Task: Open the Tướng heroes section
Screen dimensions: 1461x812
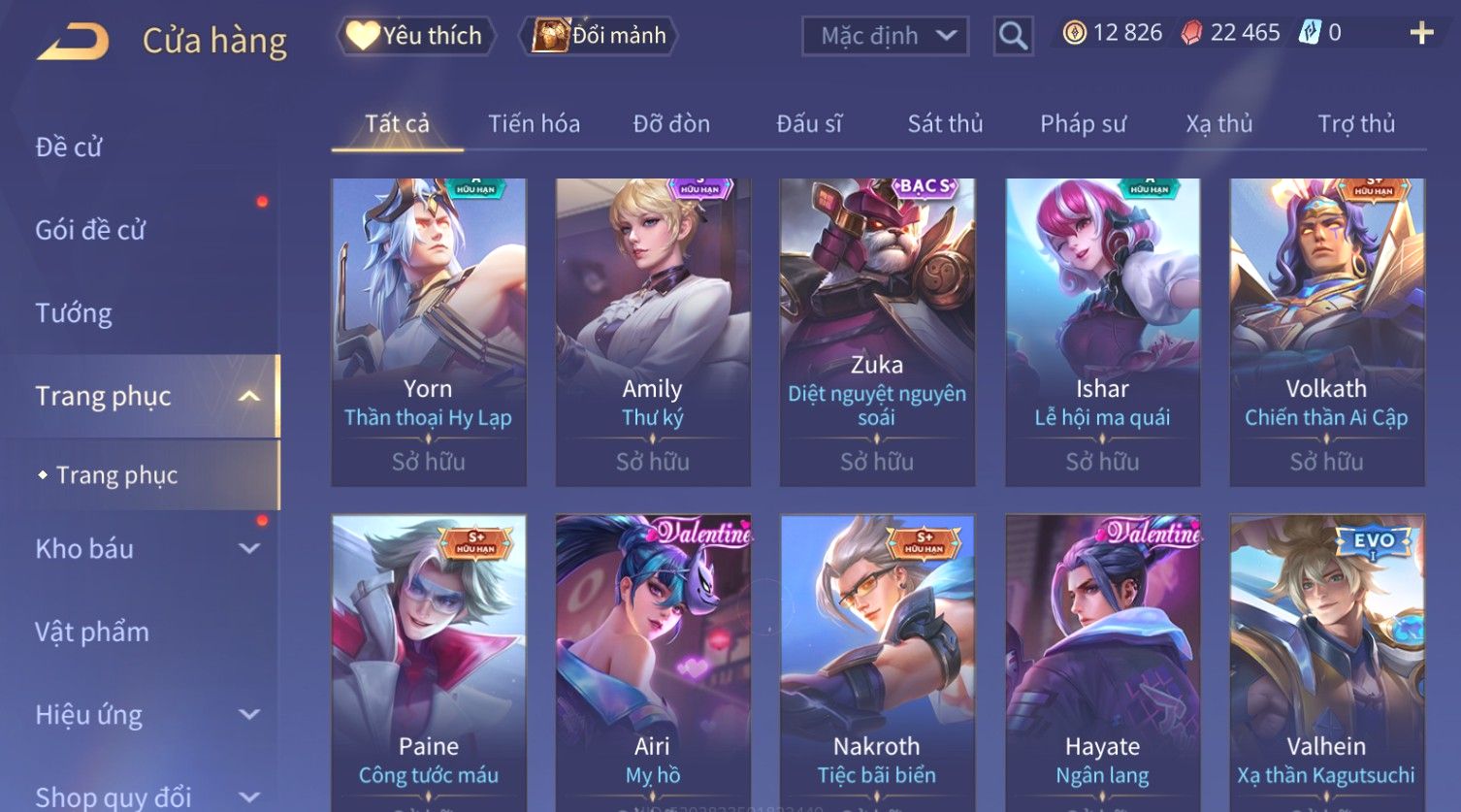Action: pyautogui.click(x=74, y=313)
